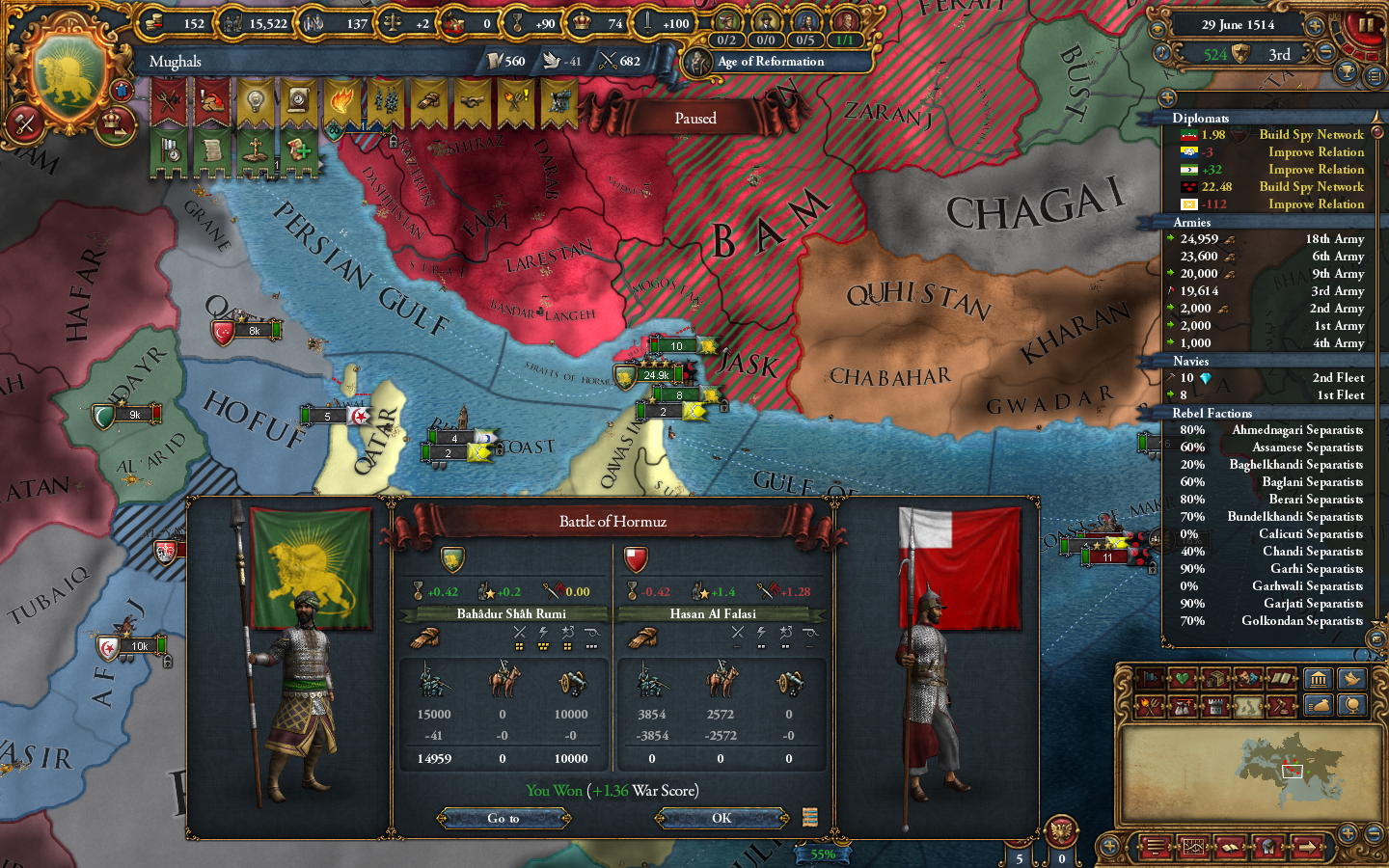Screen dimensions: 1389x868
Task: Toggle the map eye view next to the date
Action: click(x=1157, y=28)
